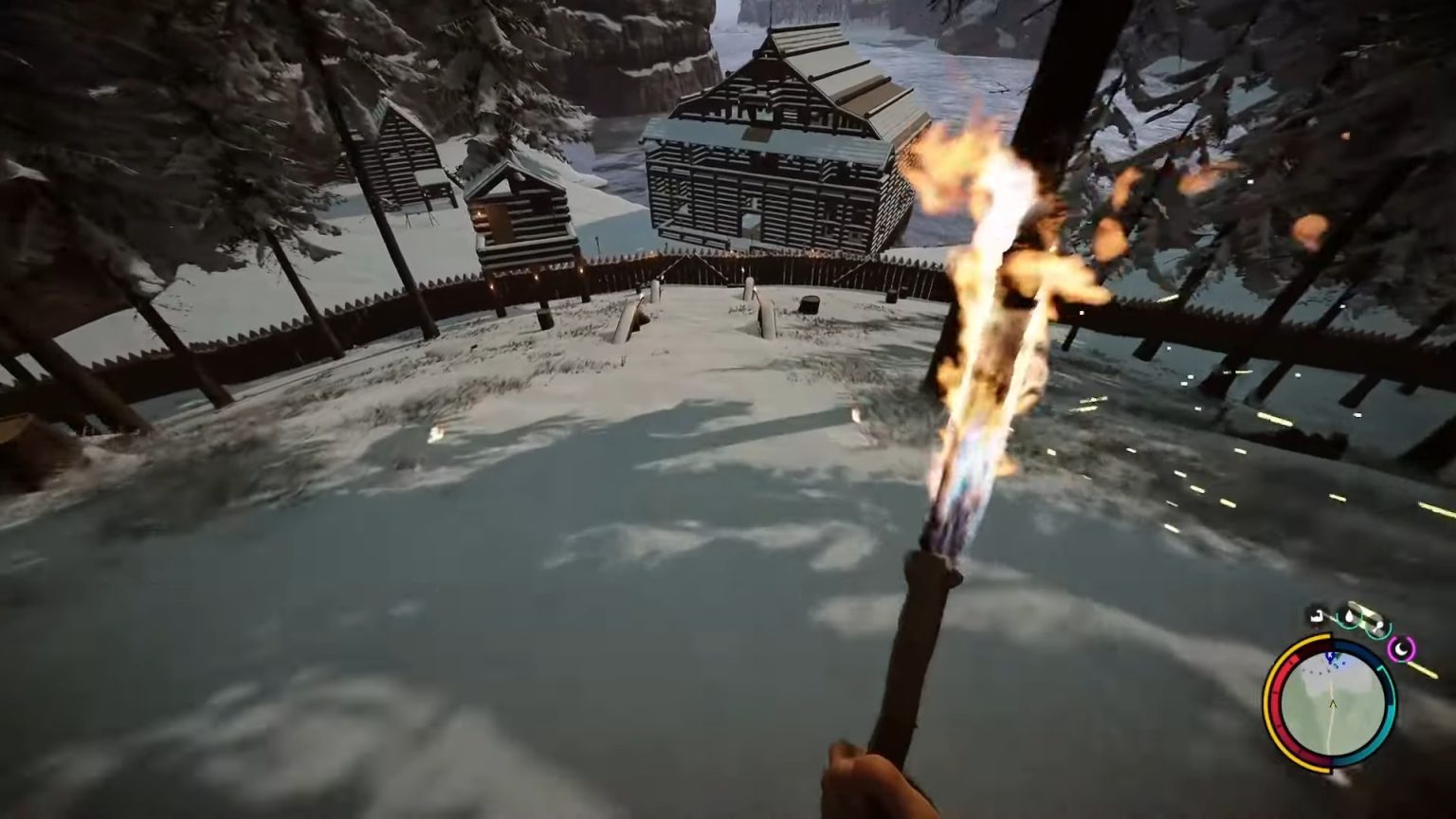Click the yellow match beside the moon icon

point(1421,669)
